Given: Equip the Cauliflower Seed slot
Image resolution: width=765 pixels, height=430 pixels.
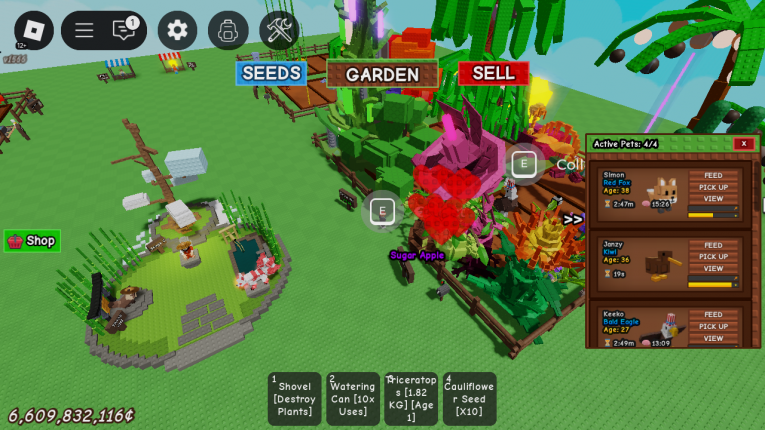Looking at the screenshot, I should tap(469, 399).
